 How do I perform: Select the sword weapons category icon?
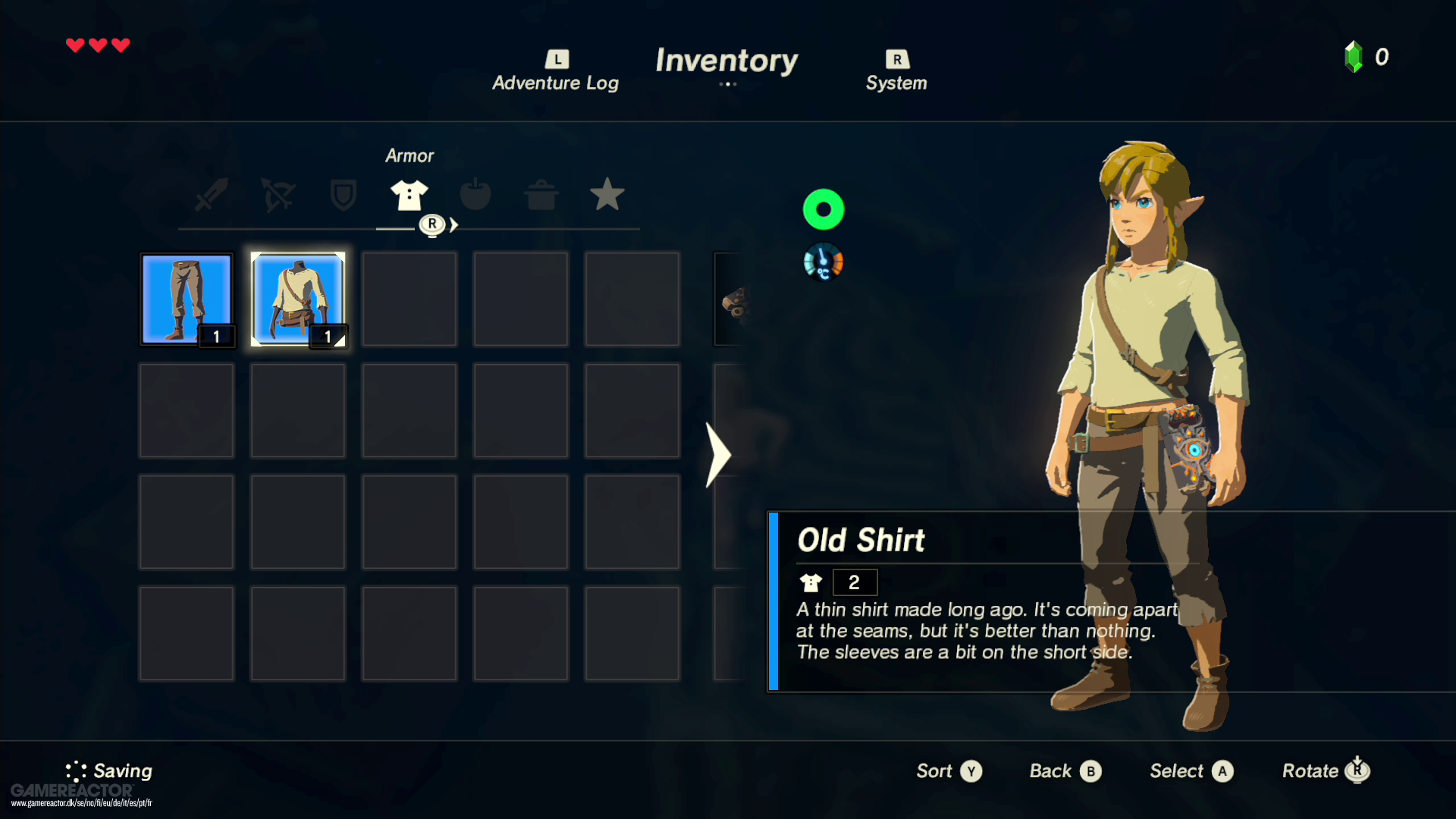pyautogui.click(x=211, y=195)
